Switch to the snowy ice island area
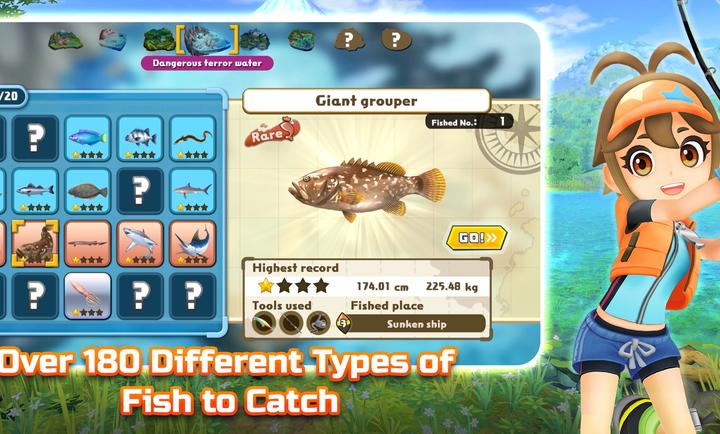 111,40
